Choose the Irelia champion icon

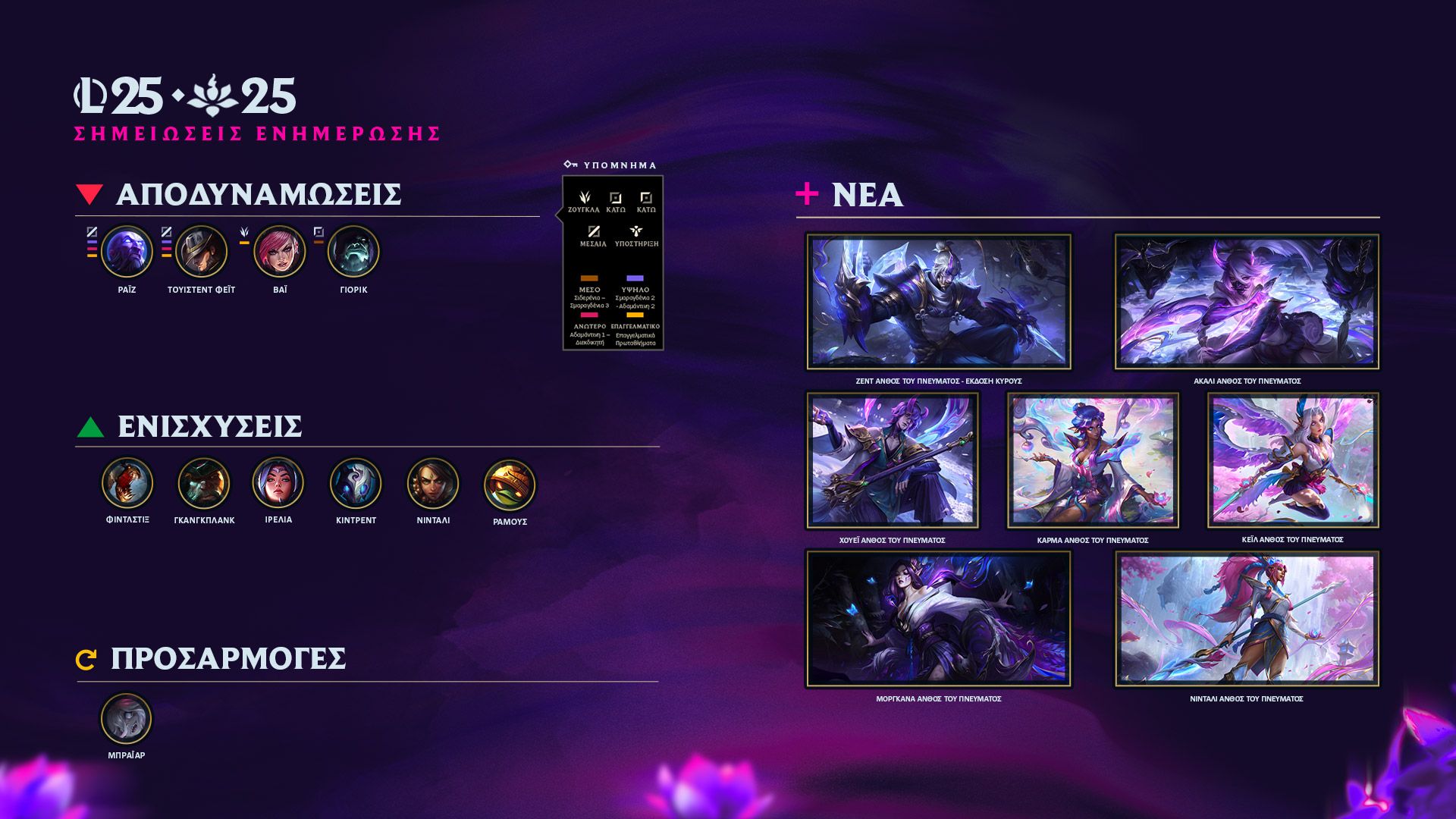[278, 483]
